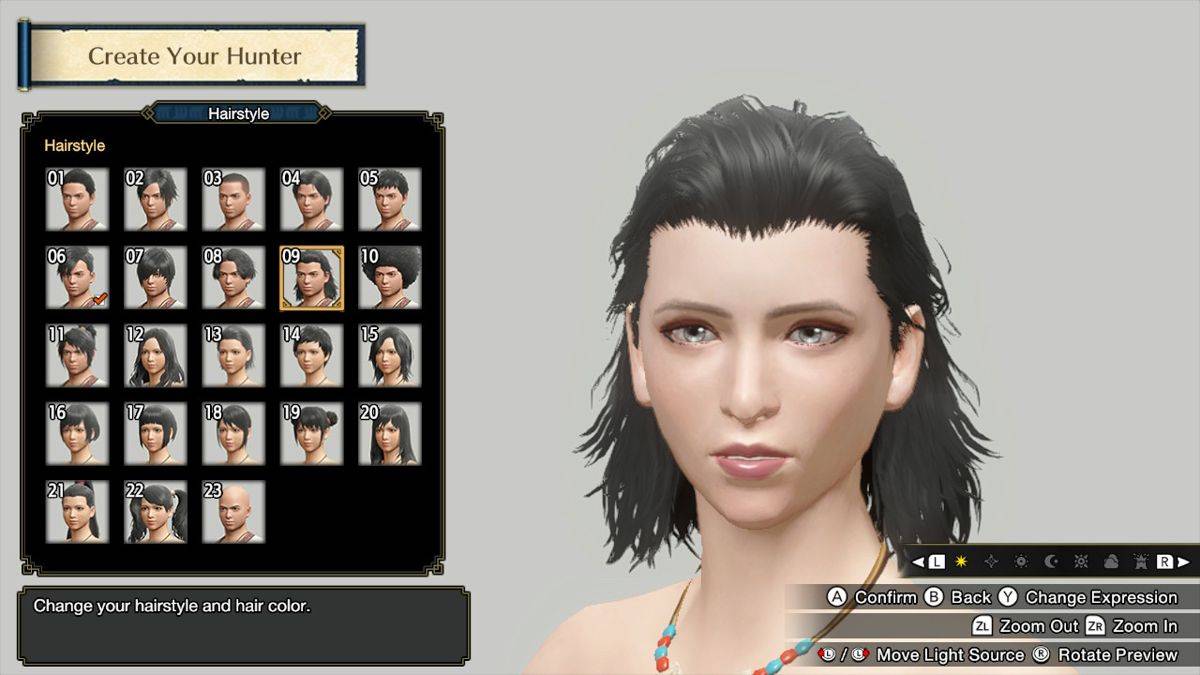Choose the cloud lighting preset icon
The height and width of the screenshot is (675, 1200).
1110,562
